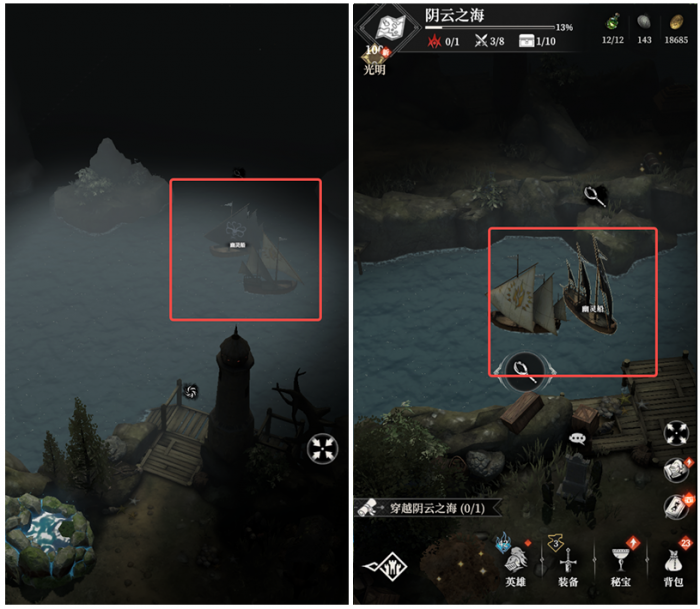
Task: Tap the swirl portal marker on the dock
Action: (x=192, y=390)
